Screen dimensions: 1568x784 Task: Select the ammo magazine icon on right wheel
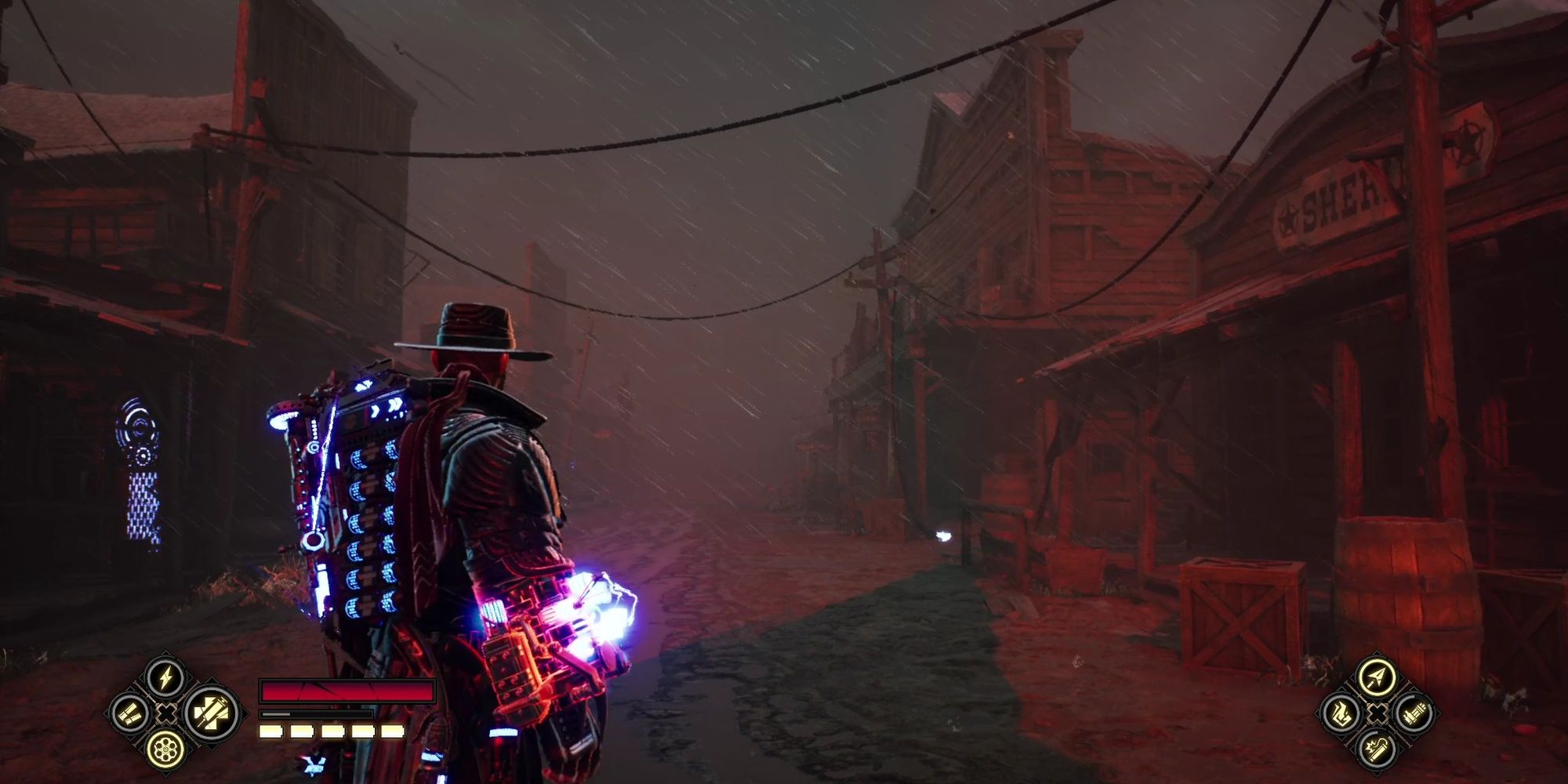click(x=1415, y=713)
